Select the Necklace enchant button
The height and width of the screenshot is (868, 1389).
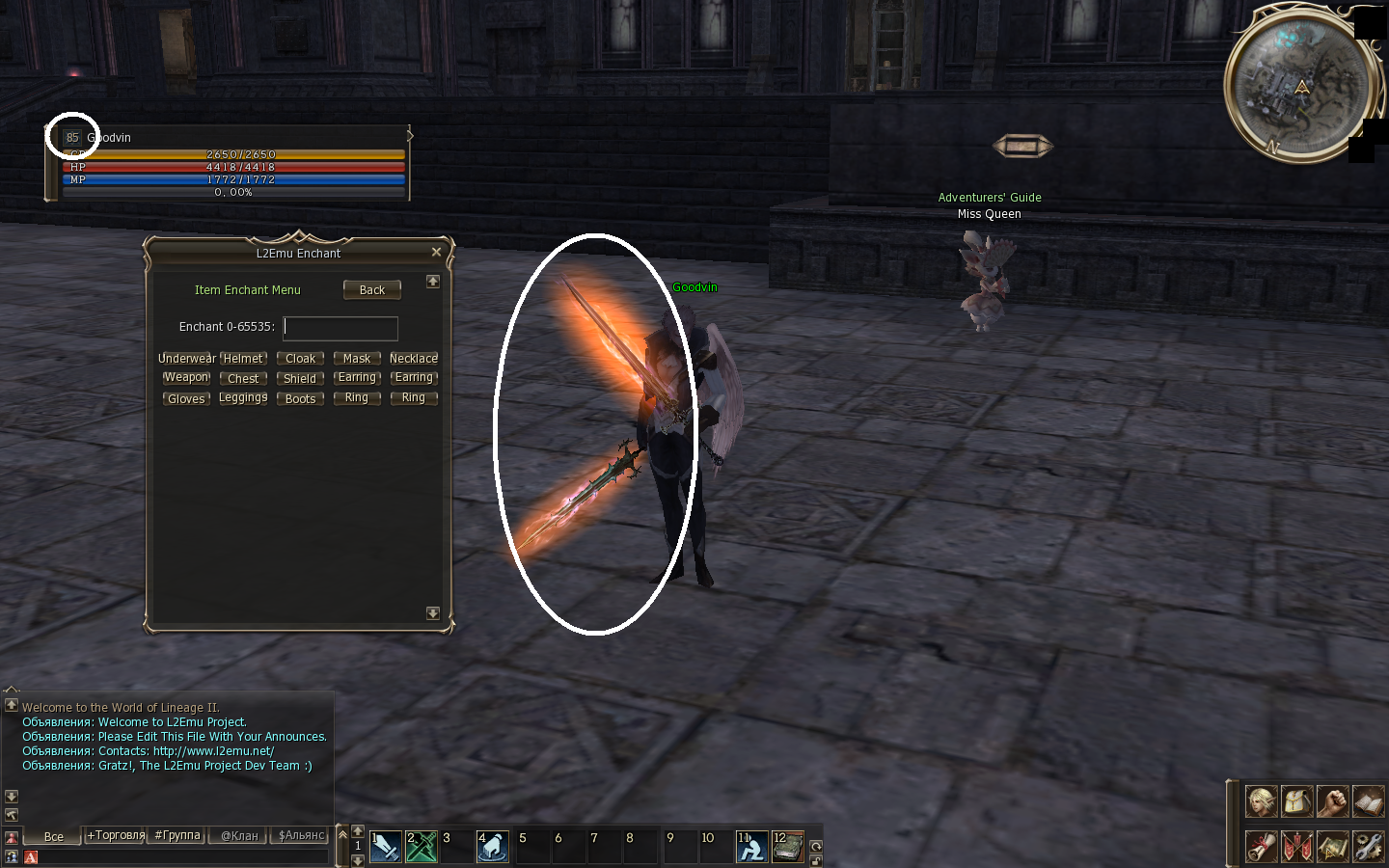point(414,359)
